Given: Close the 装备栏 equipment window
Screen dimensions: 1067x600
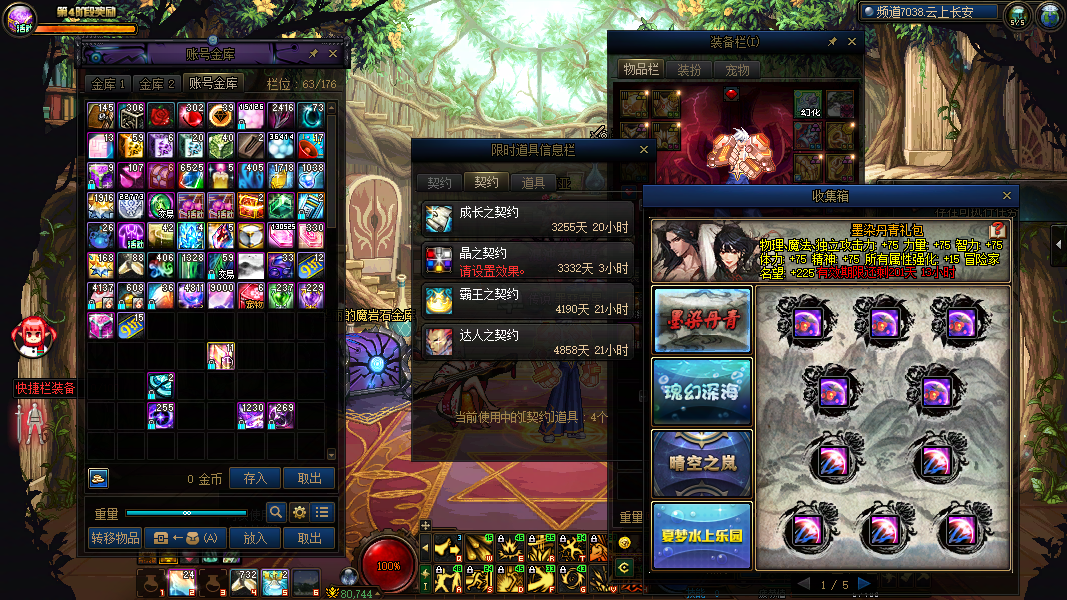Looking at the screenshot, I should [x=852, y=42].
